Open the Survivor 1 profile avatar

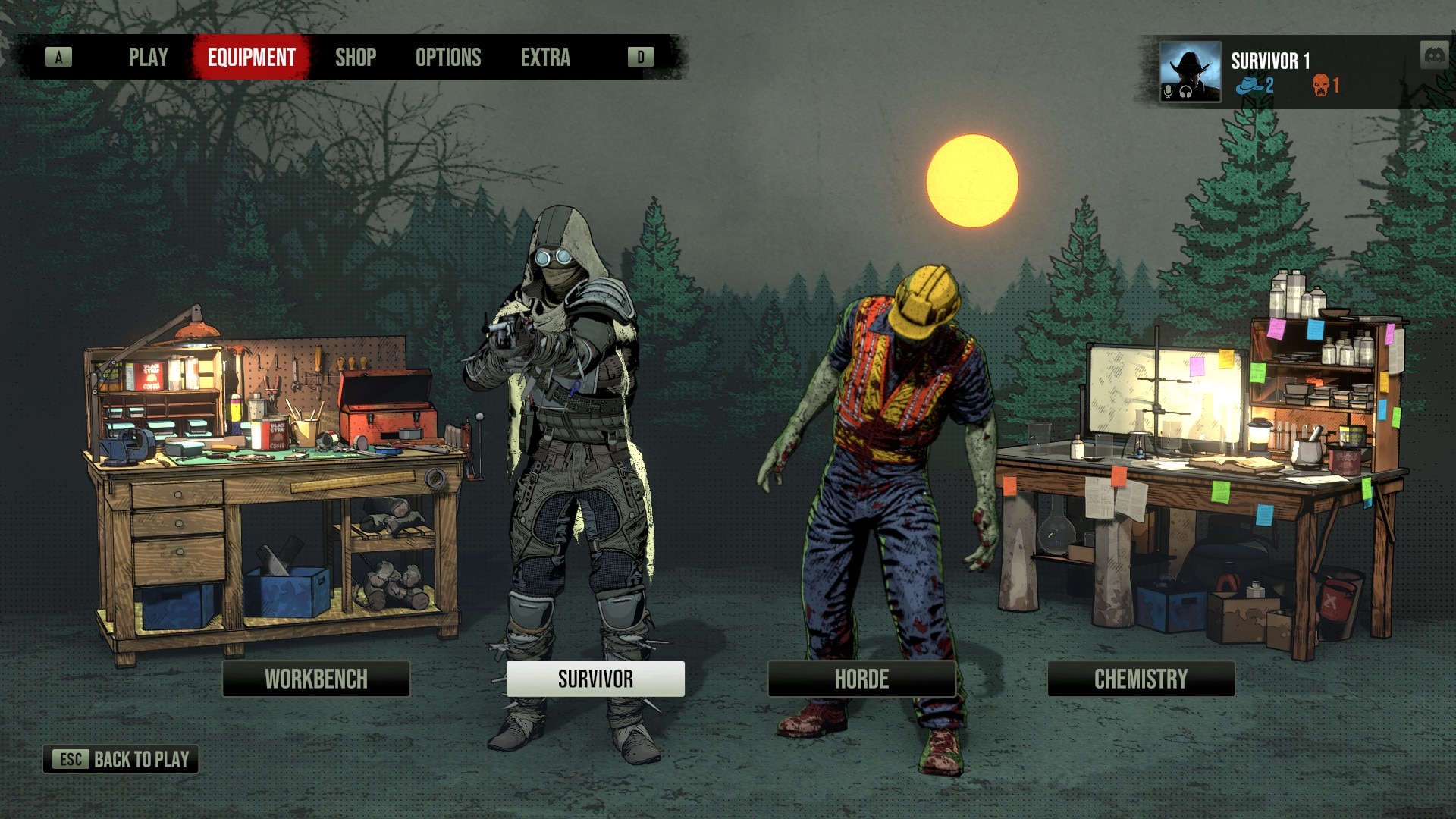(1189, 72)
